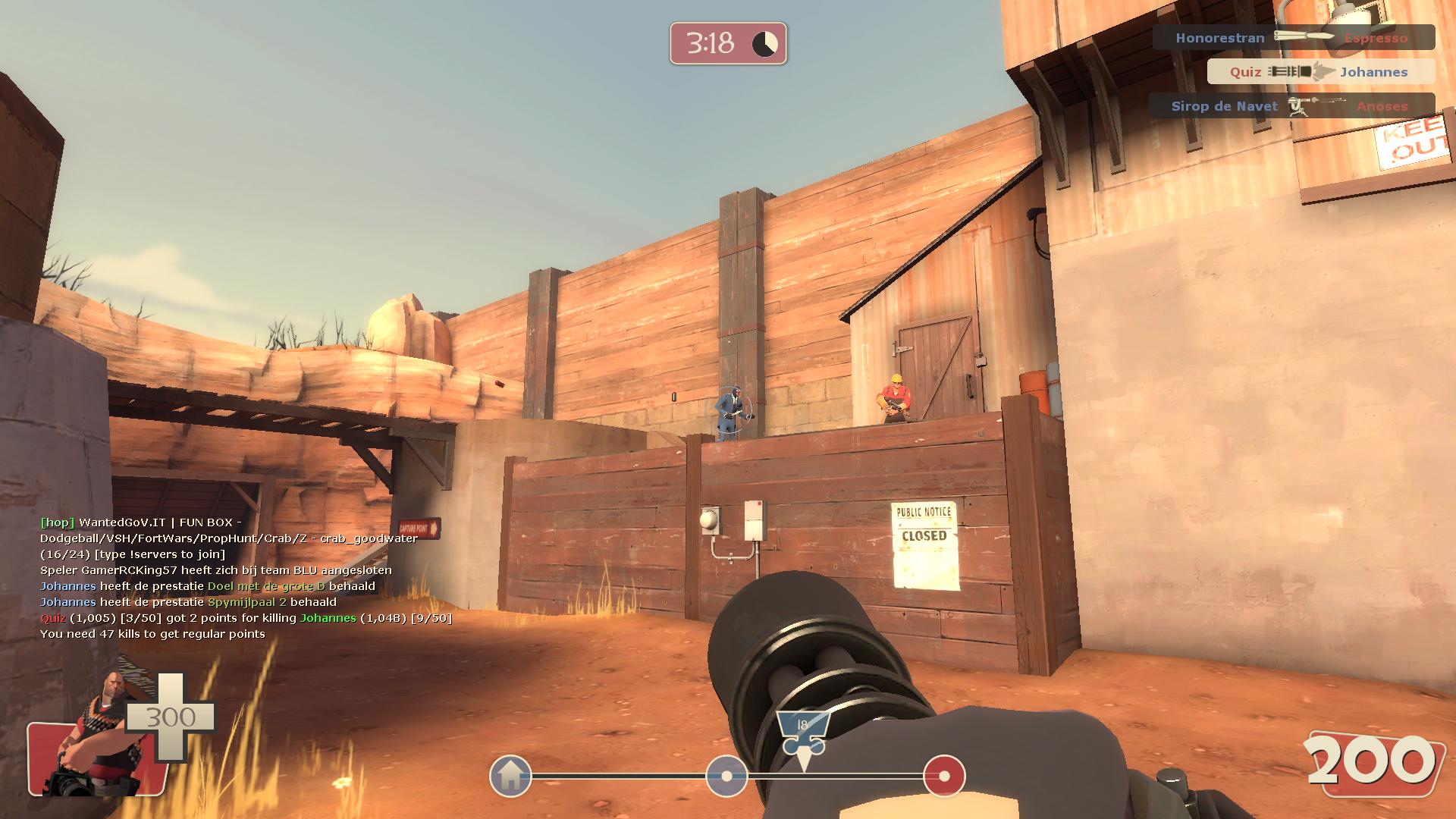Click the Quiz killed Johannes feed row
Viewport: 1456px width, 819px height.
click(x=1320, y=72)
